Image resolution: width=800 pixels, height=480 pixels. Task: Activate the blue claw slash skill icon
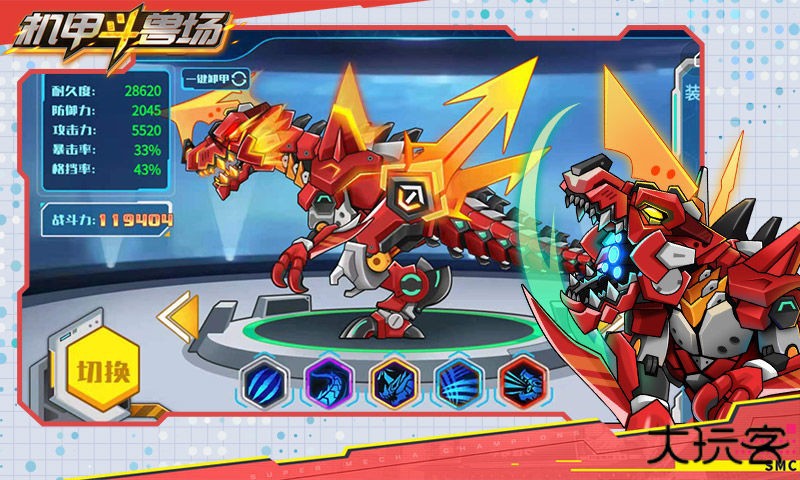tap(265, 382)
